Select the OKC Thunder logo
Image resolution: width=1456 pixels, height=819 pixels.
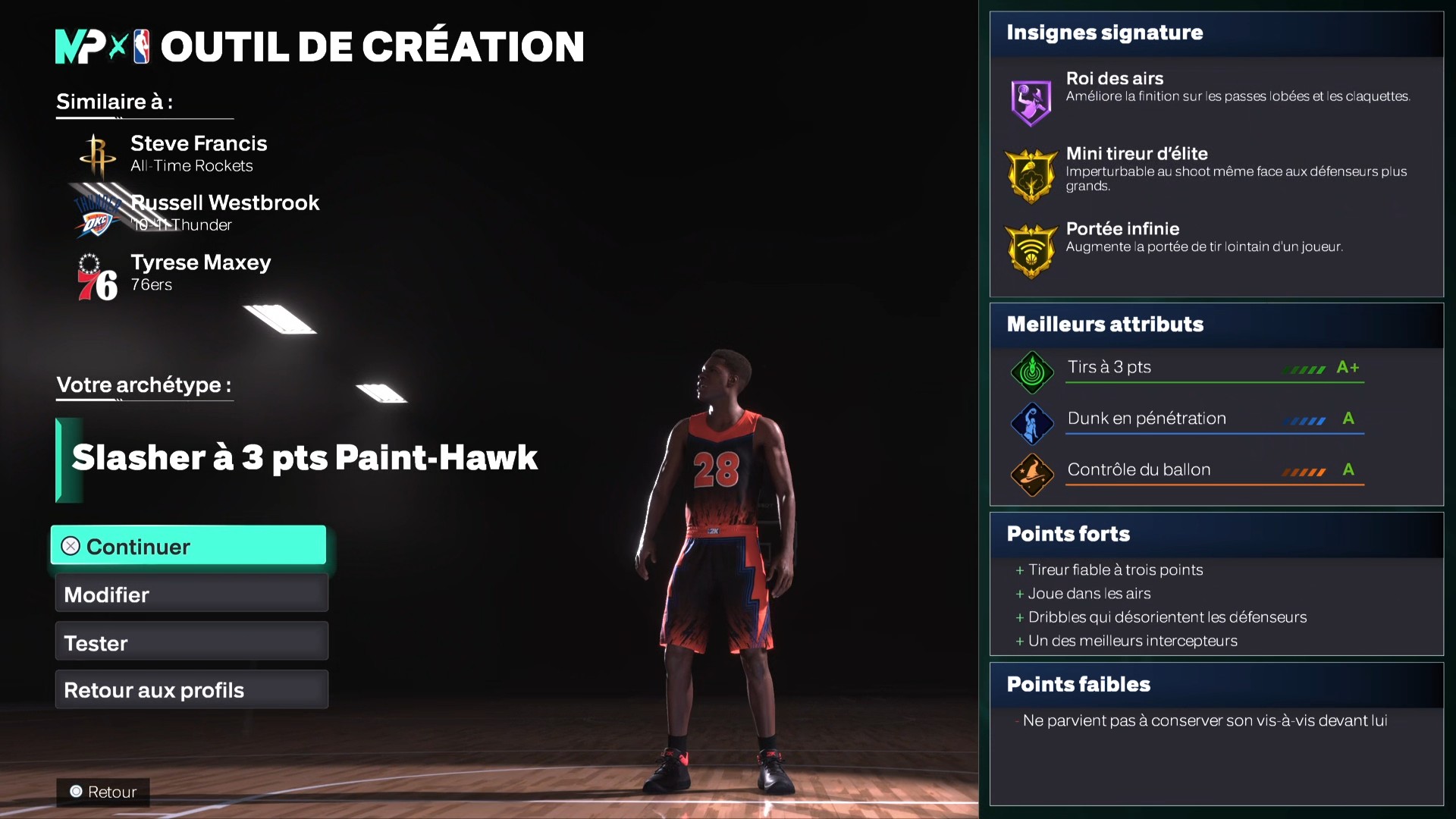pyautogui.click(x=97, y=213)
